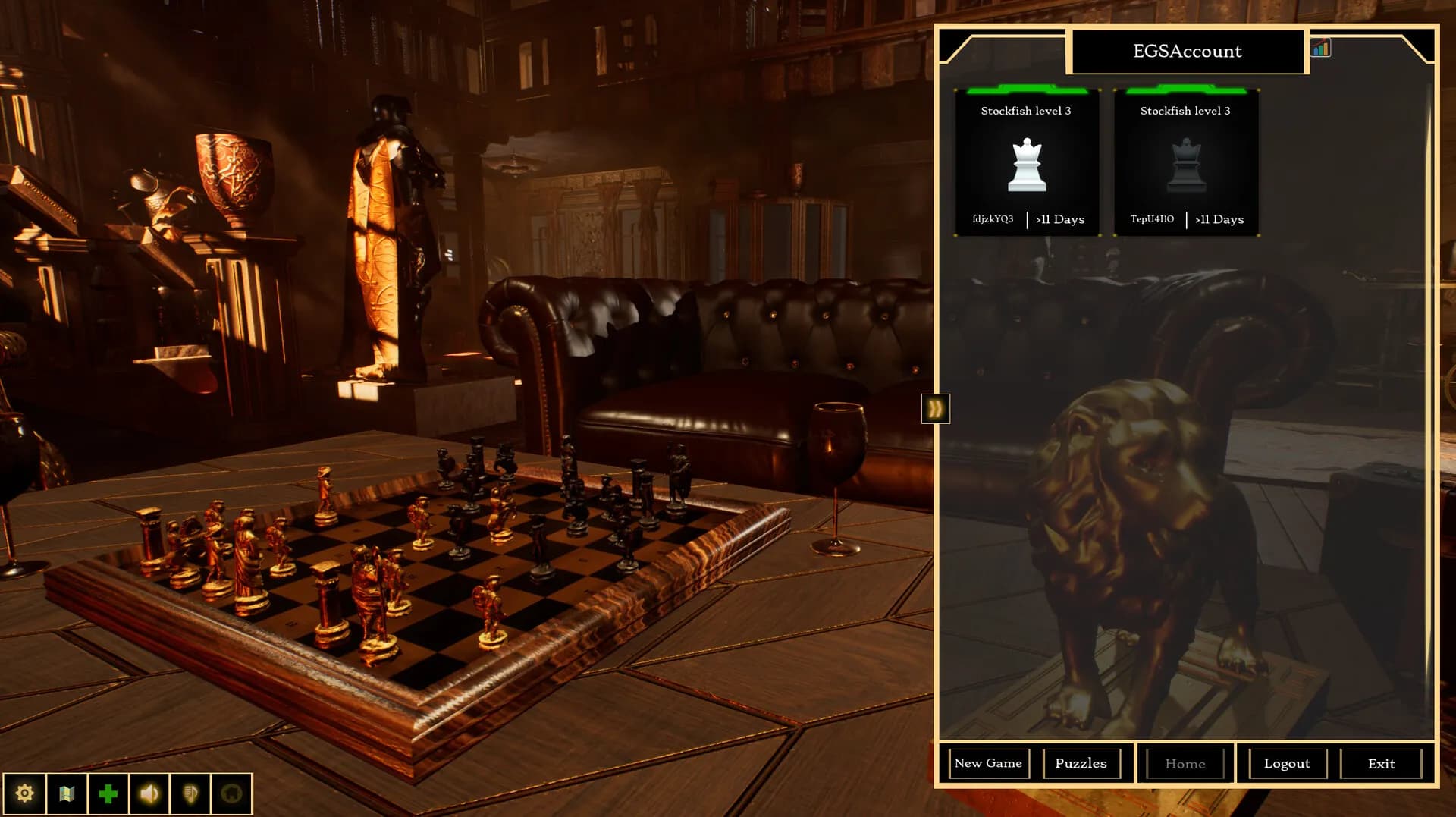Open settings via the gear icon

24,793
